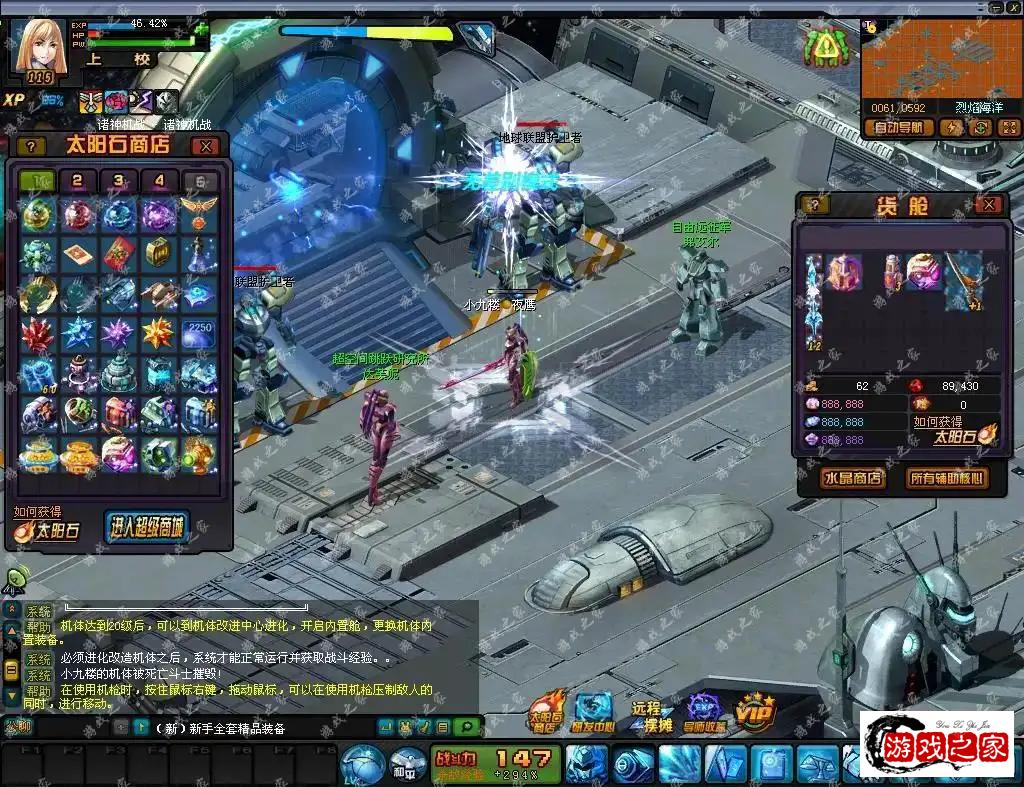Pick the red envelope shop item
The width and height of the screenshot is (1024, 787).
[118, 254]
